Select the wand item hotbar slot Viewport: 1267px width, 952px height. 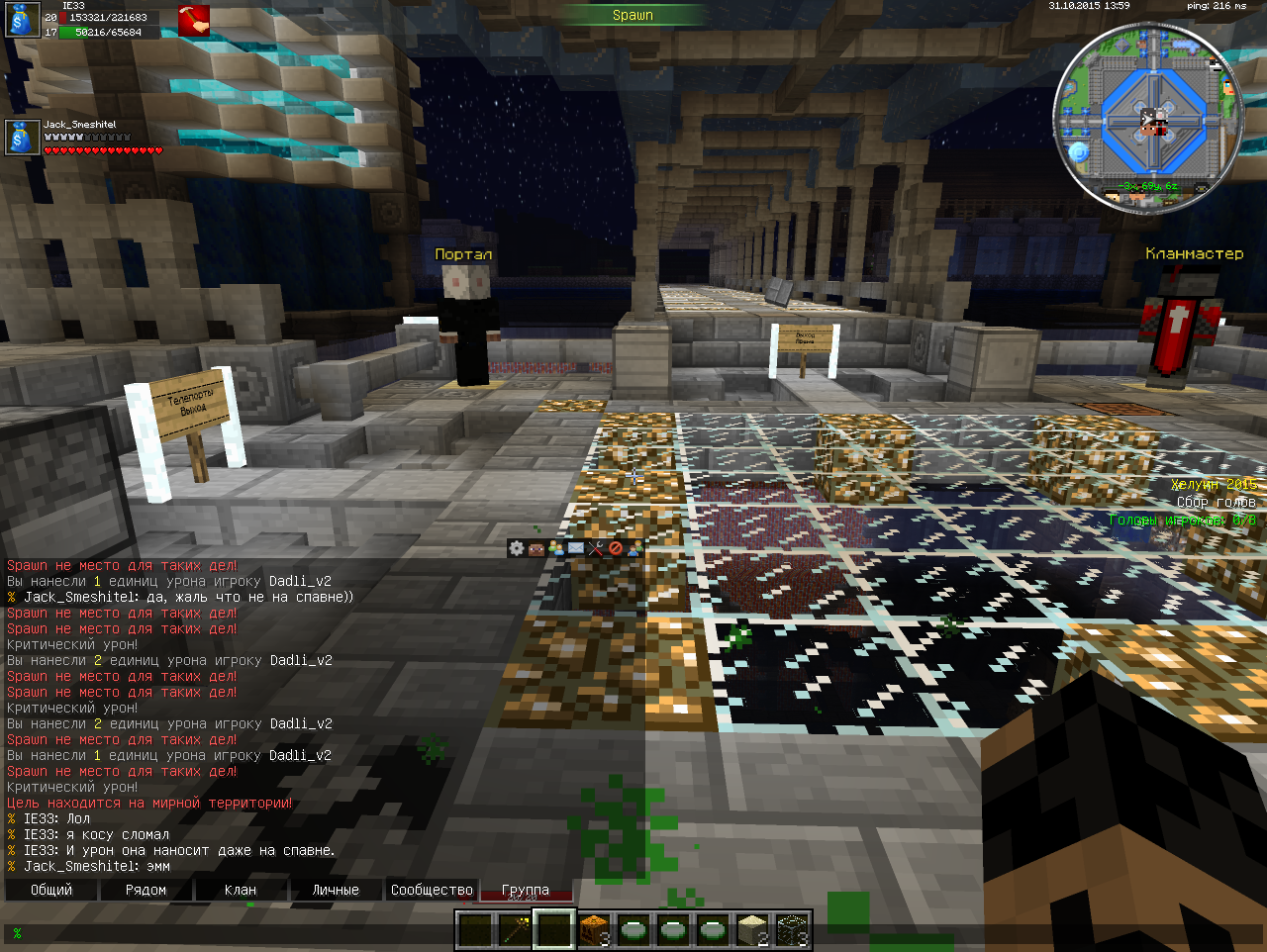tap(515, 930)
